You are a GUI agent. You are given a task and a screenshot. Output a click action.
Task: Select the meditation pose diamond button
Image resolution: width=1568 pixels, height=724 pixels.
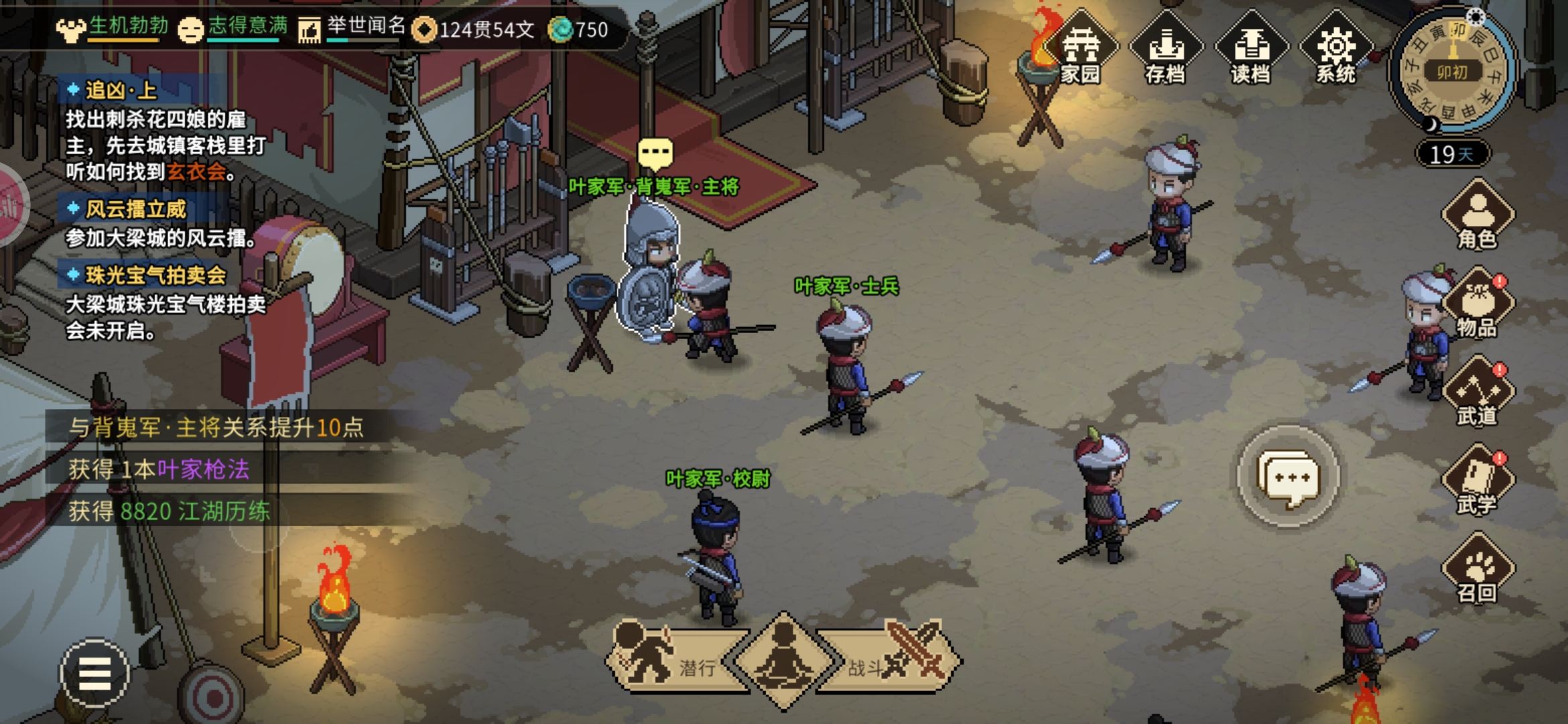(x=783, y=661)
